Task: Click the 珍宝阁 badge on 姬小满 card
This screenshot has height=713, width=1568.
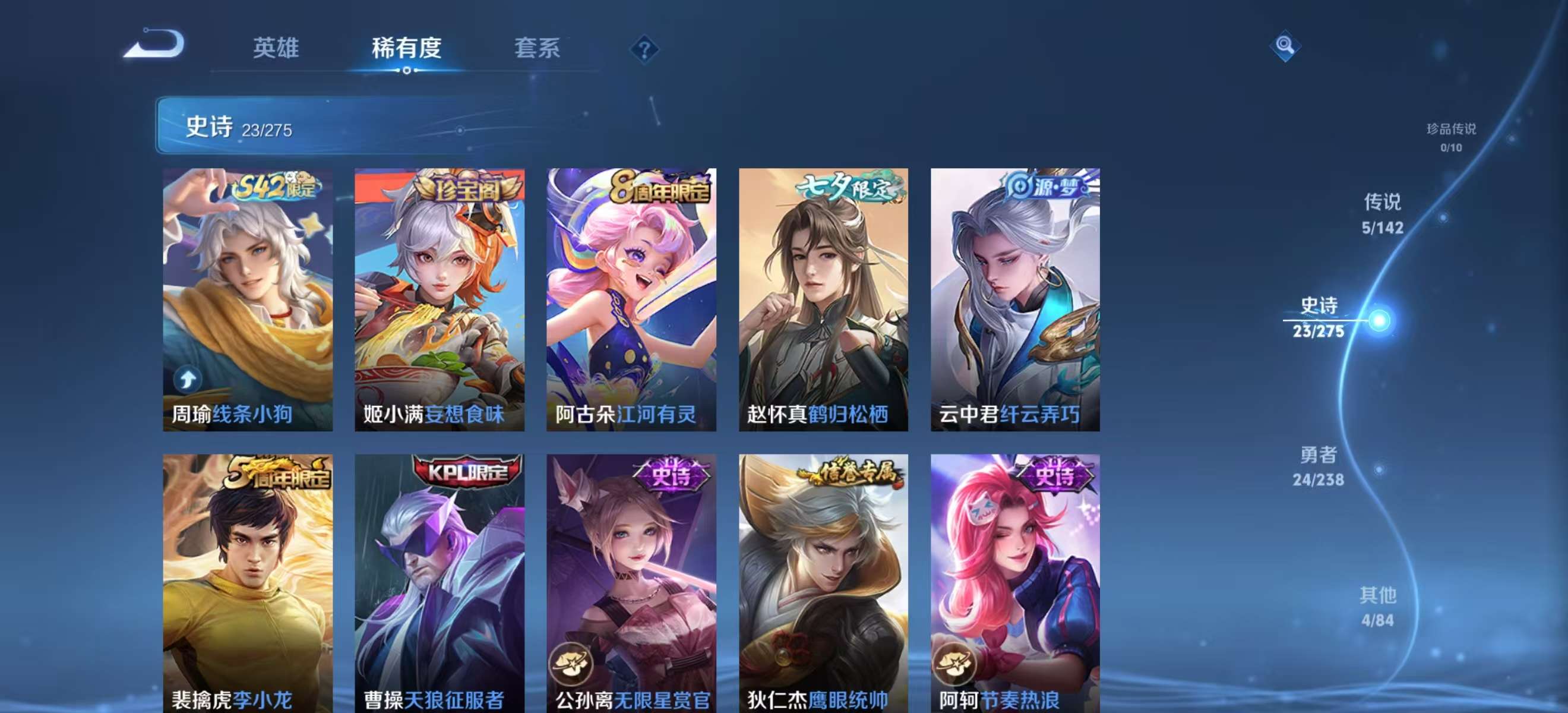Action: (461, 192)
